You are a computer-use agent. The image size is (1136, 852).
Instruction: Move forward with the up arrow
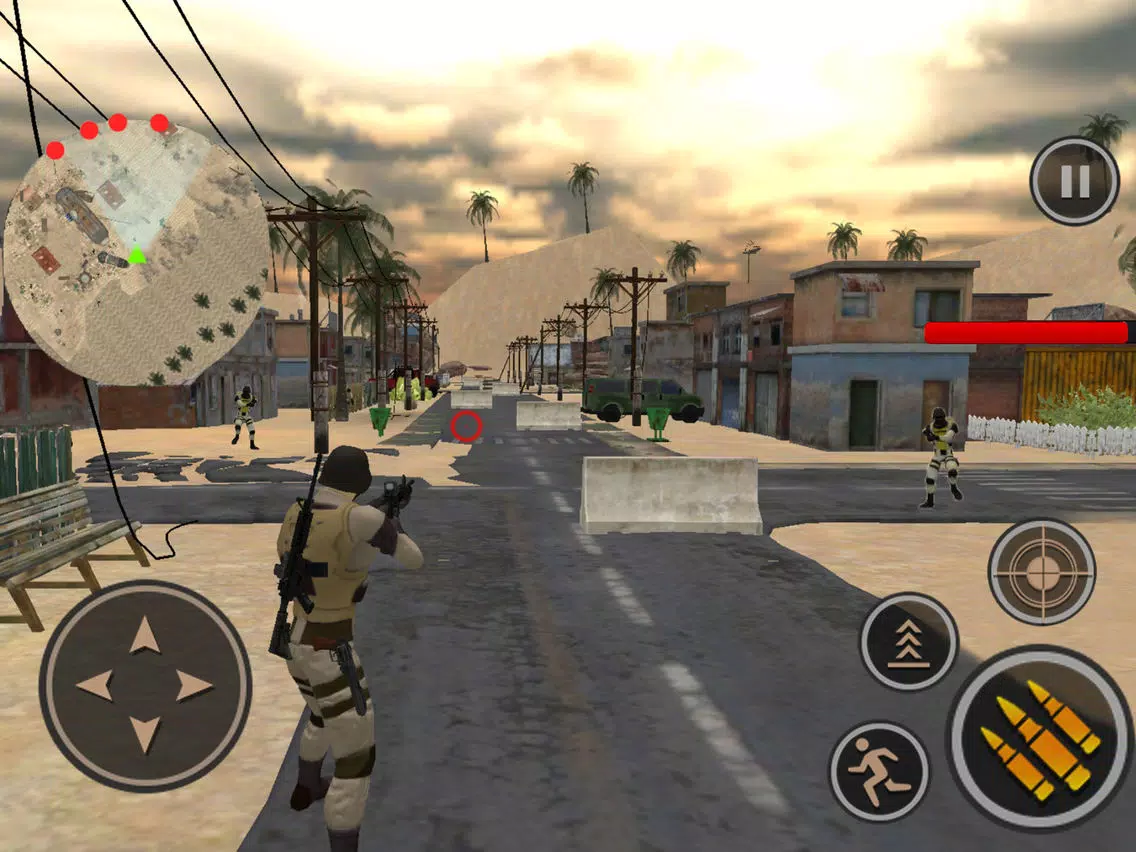pyautogui.click(x=145, y=635)
